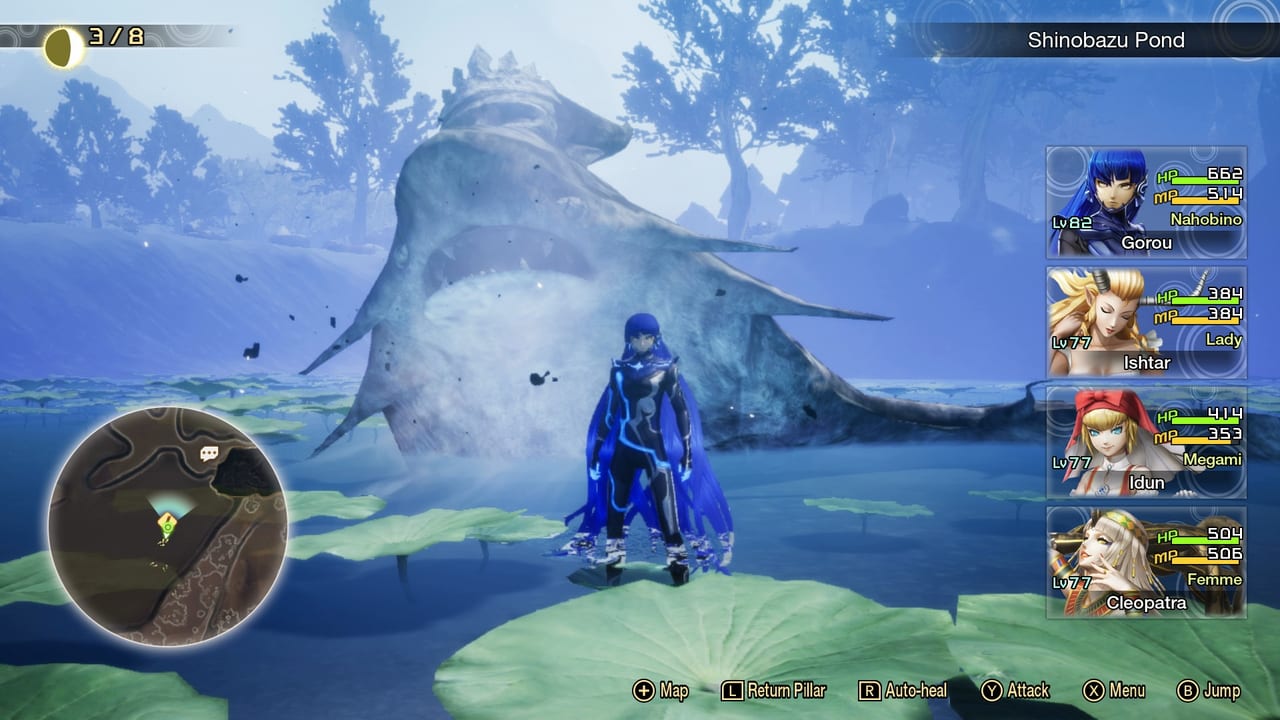The width and height of the screenshot is (1280, 720).
Task: Open the circular minimap
Action: click(x=167, y=525)
